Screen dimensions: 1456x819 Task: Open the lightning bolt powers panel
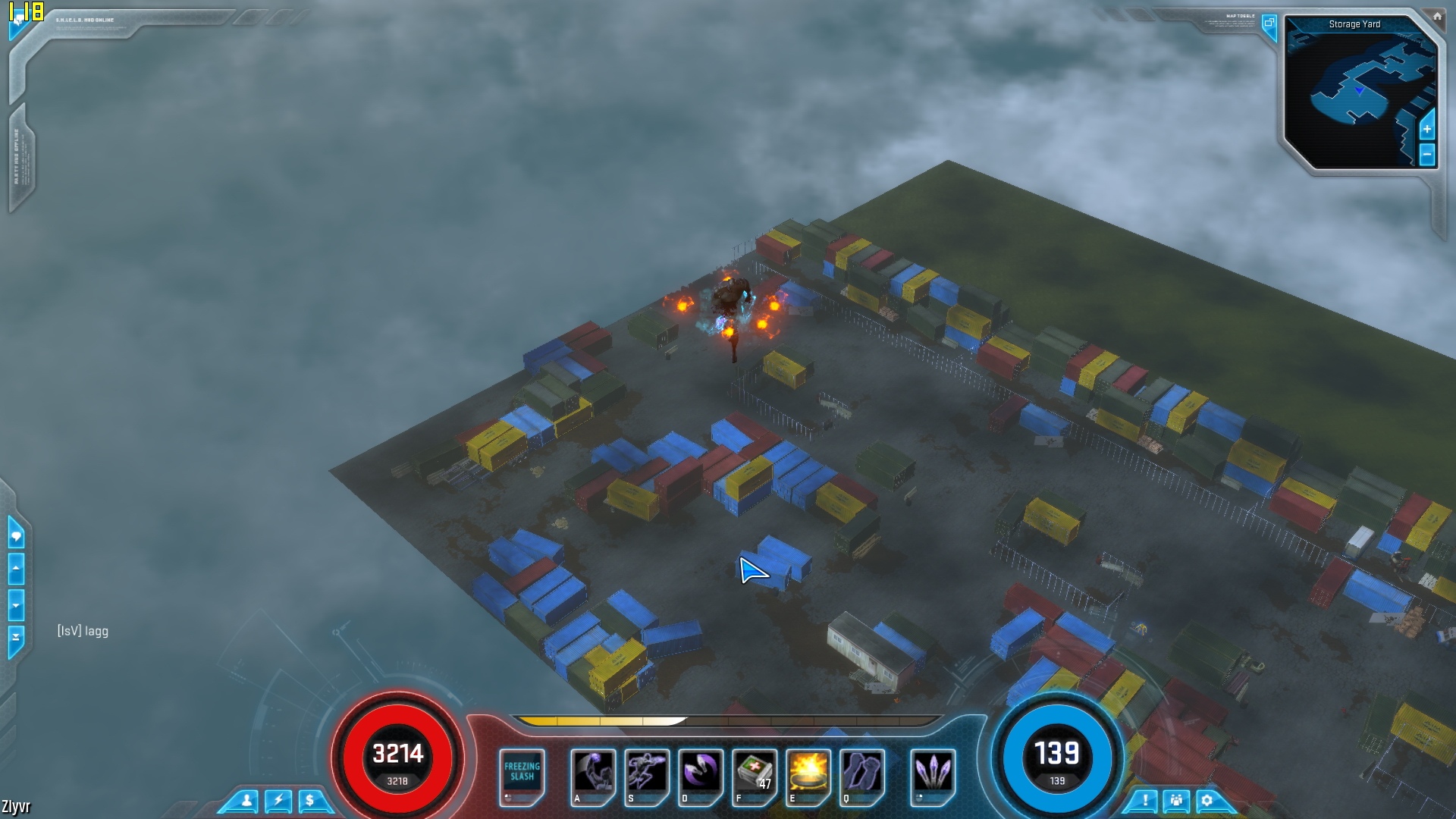coord(278,801)
